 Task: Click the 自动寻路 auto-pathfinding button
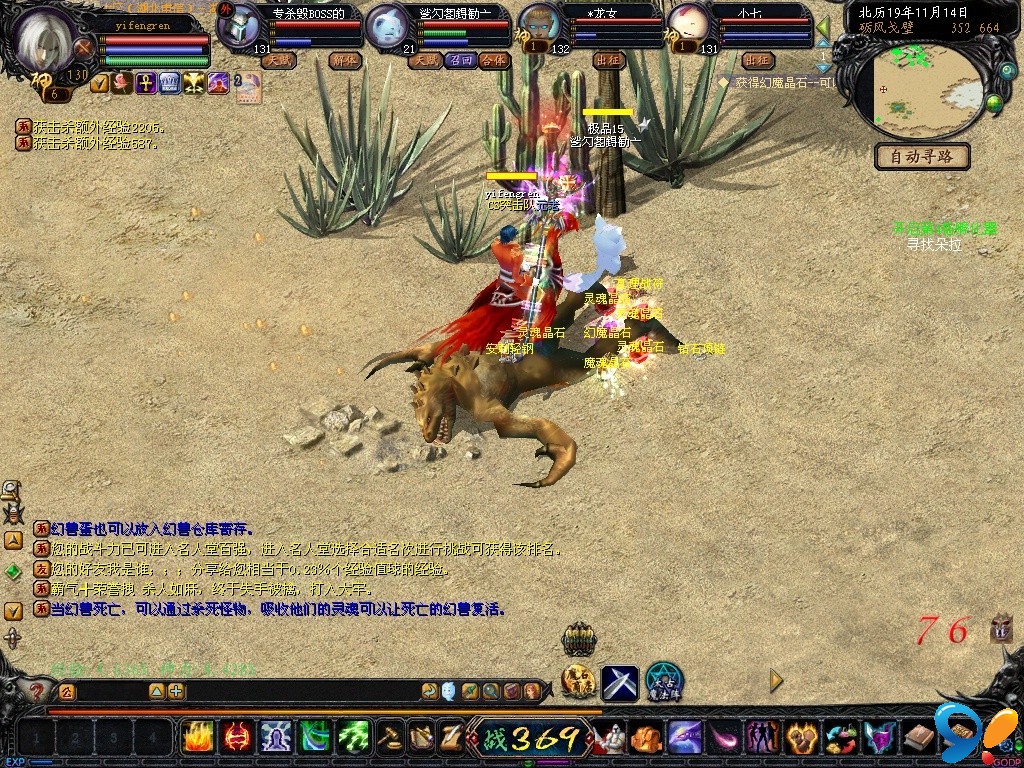pos(922,157)
